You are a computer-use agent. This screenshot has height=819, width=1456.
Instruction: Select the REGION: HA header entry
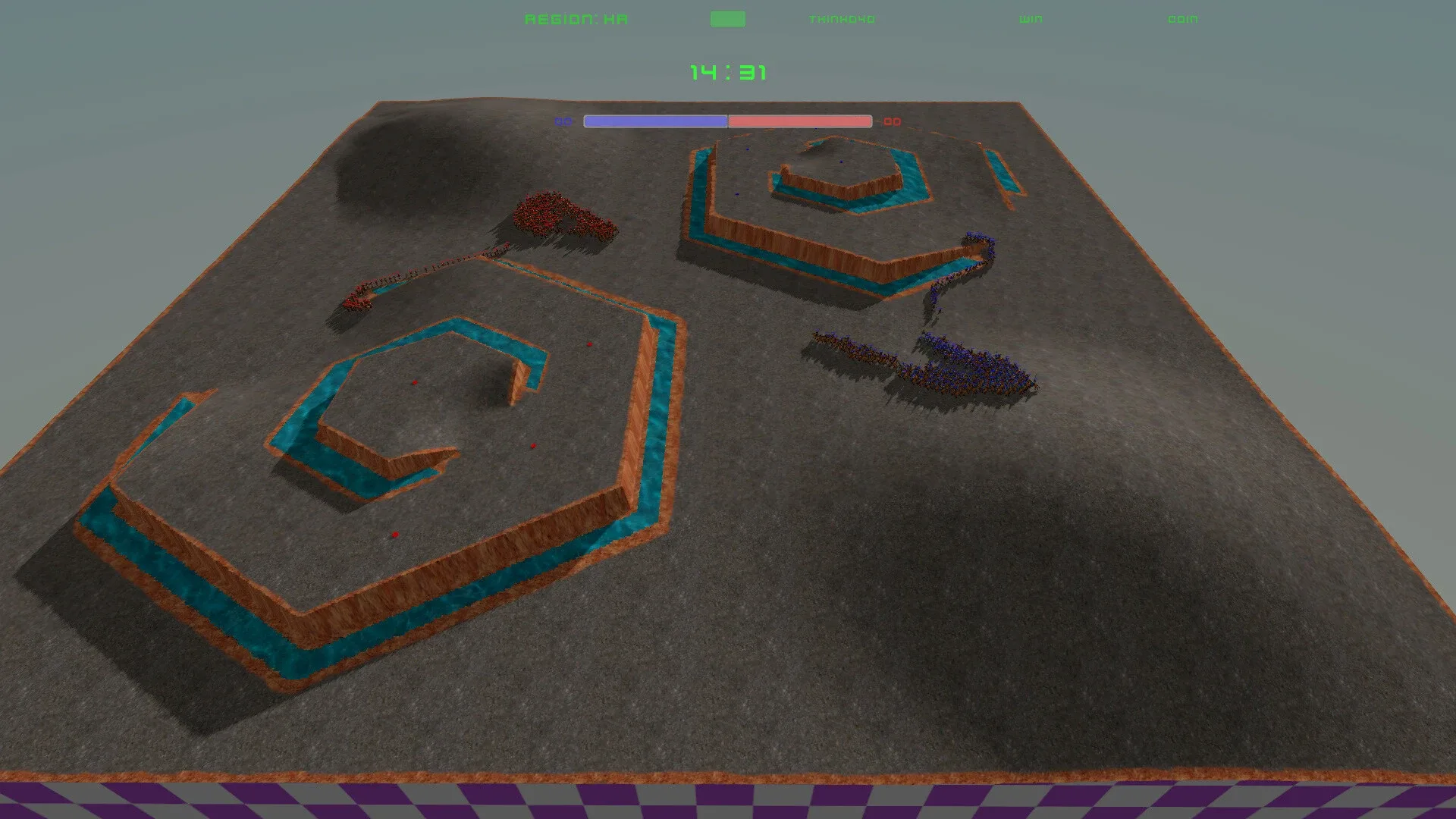pyautogui.click(x=577, y=18)
